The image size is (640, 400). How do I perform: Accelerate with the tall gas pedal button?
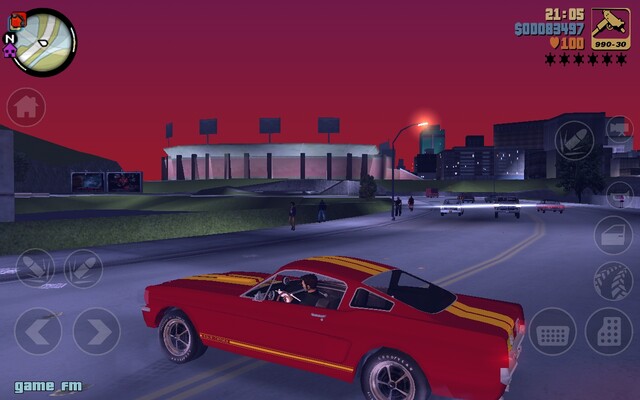click(608, 331)
